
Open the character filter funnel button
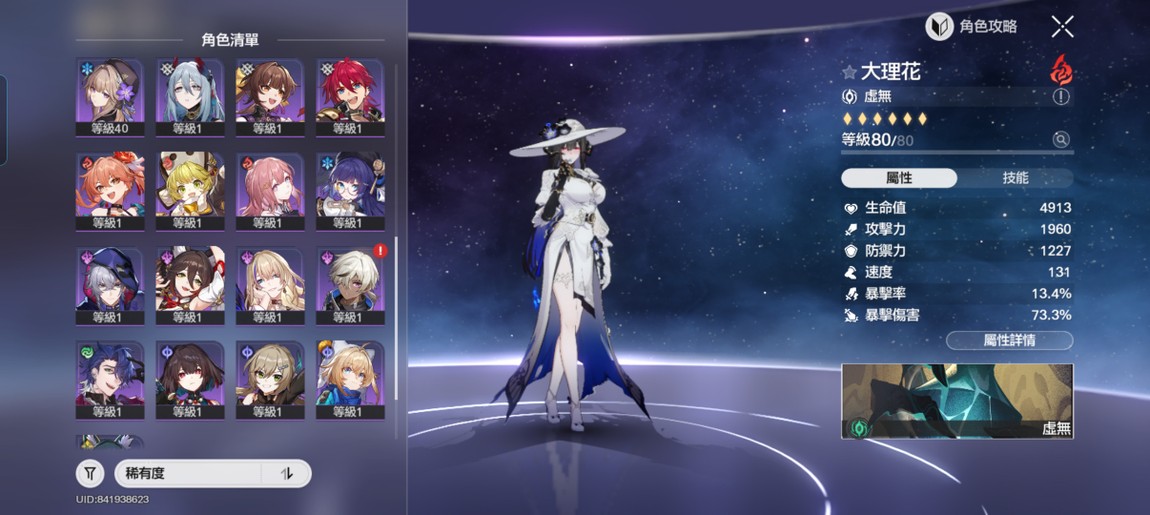(90, 473)
